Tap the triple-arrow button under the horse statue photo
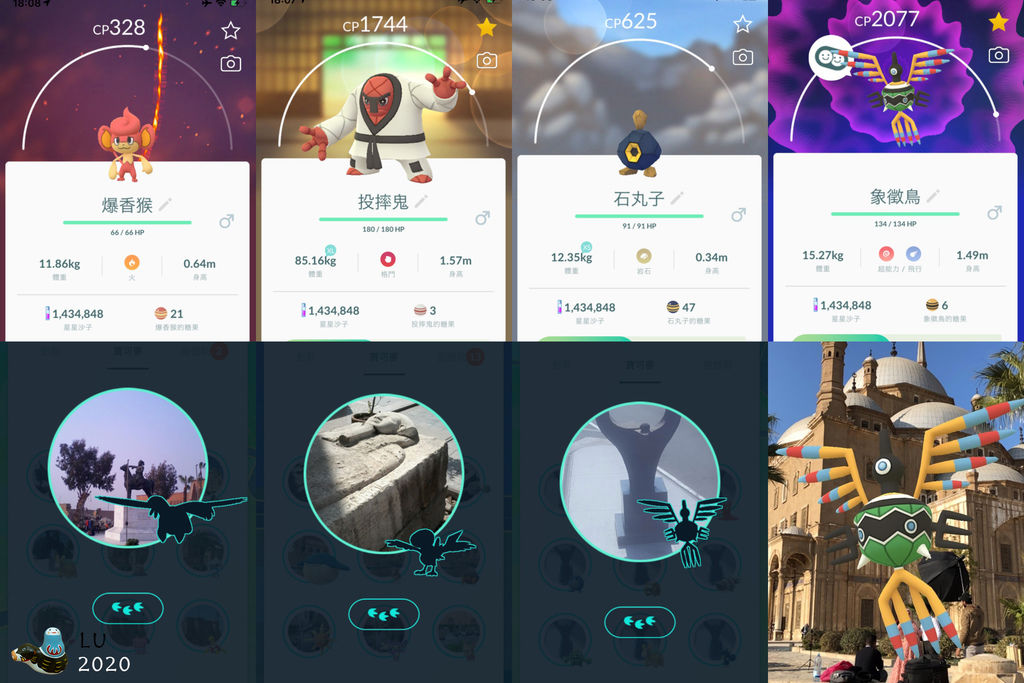 coord(127,606)
